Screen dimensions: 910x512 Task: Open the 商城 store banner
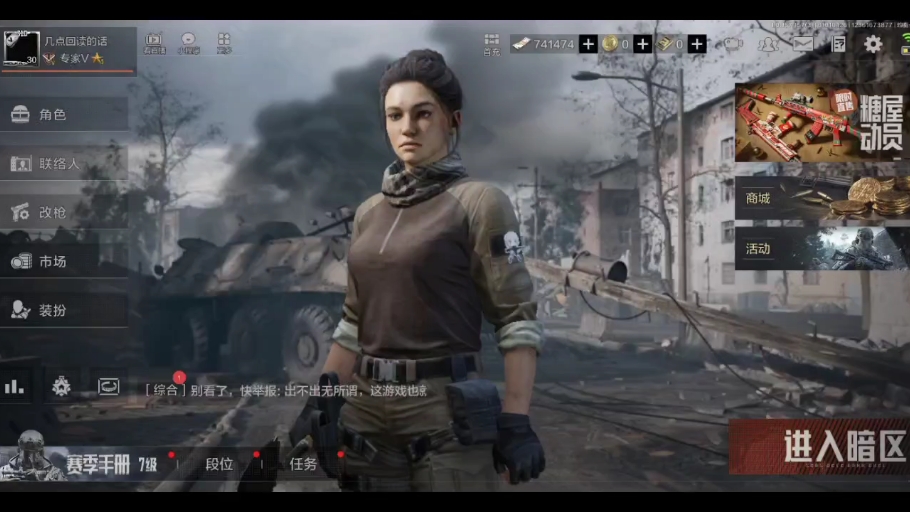coord(821,198)
